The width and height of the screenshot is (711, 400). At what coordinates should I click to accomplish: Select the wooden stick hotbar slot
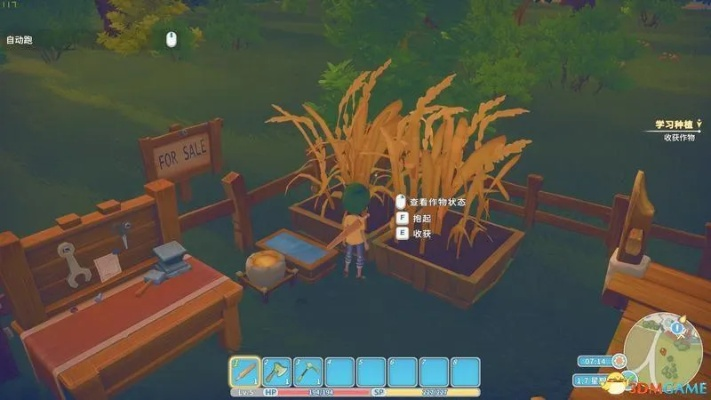tap(245, 372)
